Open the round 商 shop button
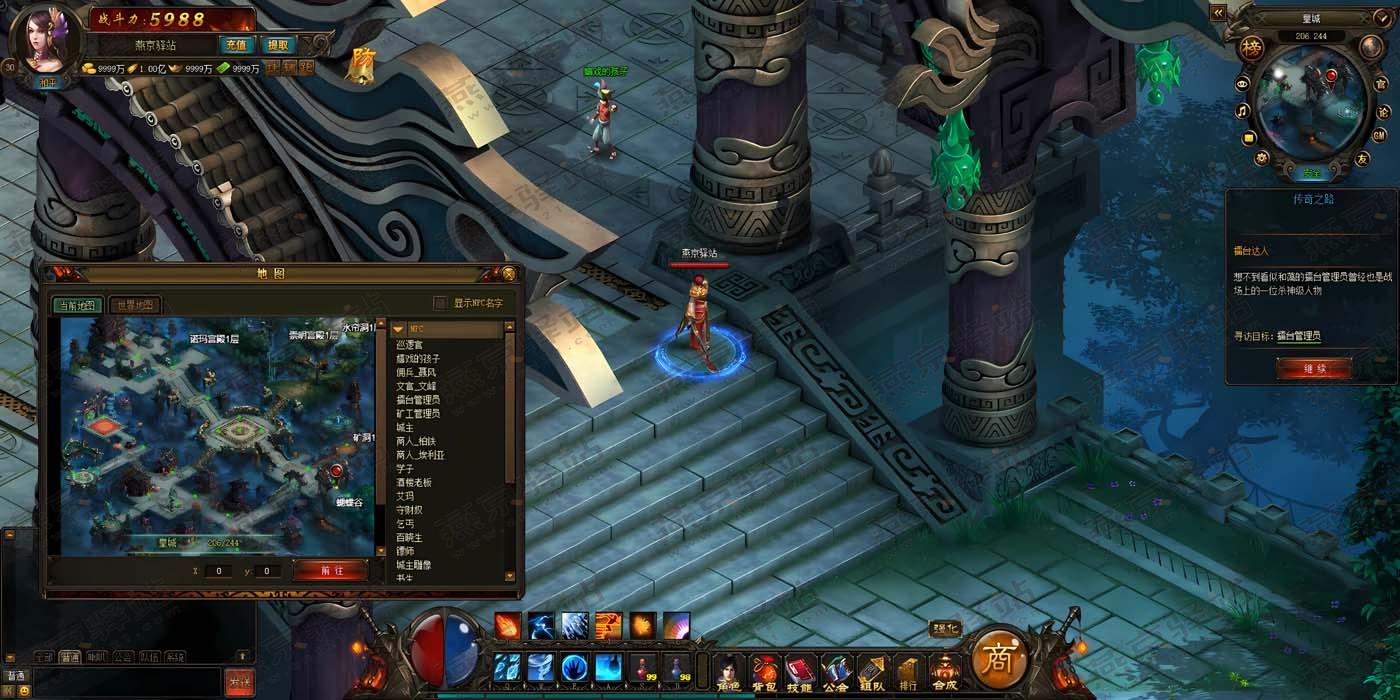The height and width of the screenshot is (700, 1400). pyautogui.click(x=997, y=658)
